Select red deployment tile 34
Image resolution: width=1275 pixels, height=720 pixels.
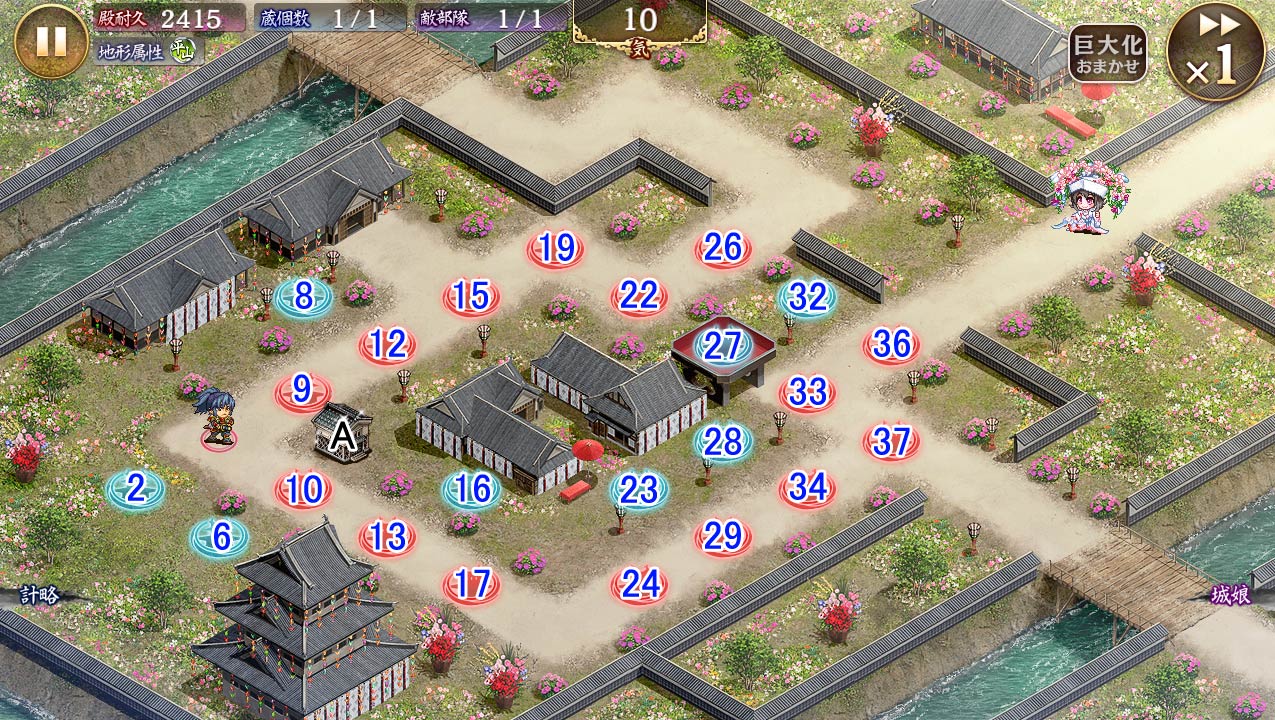click(807, 488)
